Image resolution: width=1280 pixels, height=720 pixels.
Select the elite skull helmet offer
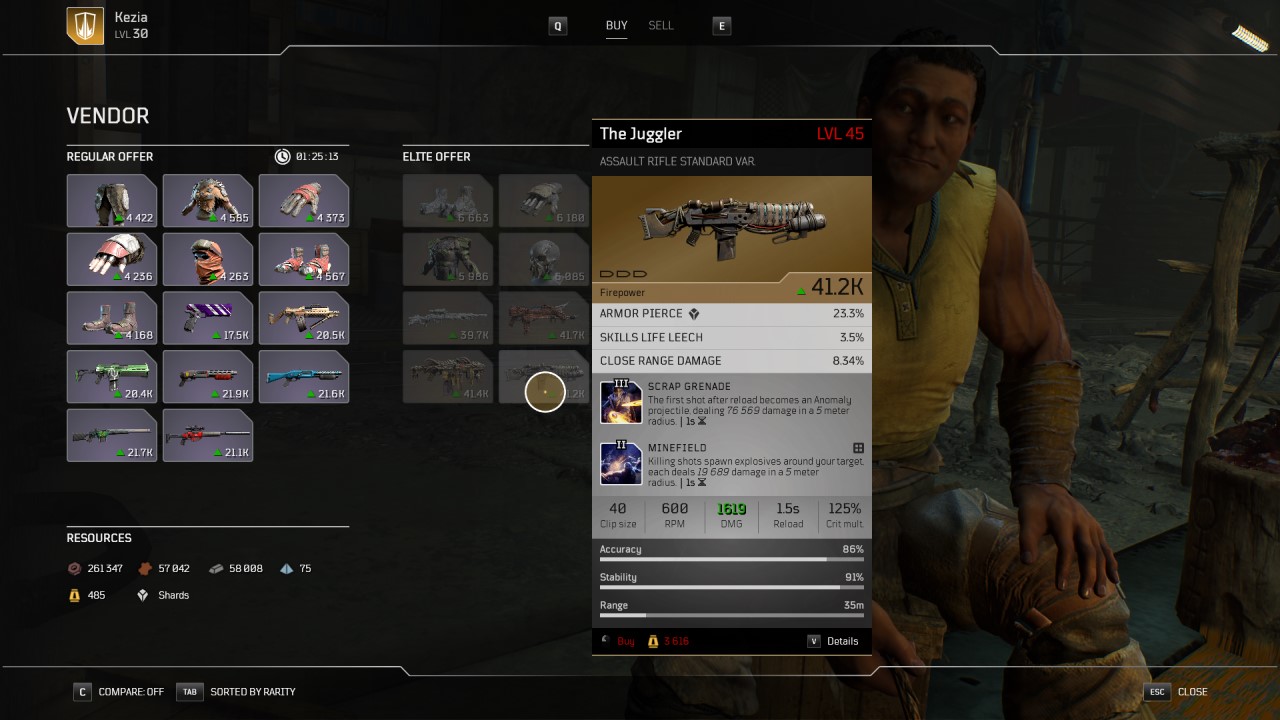(543, 259)
